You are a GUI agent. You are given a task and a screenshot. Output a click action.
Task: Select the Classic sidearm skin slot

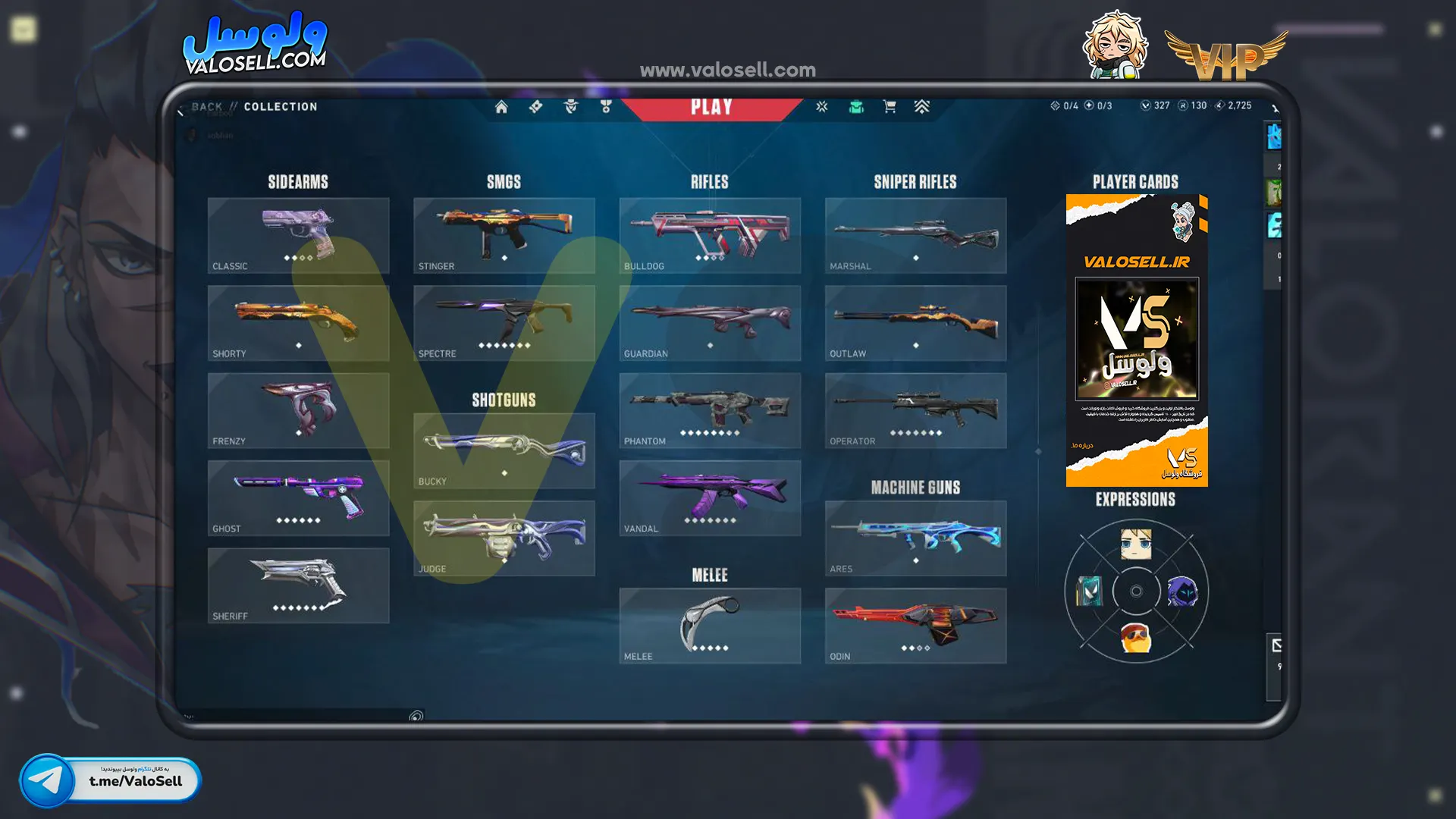[298, 235]
